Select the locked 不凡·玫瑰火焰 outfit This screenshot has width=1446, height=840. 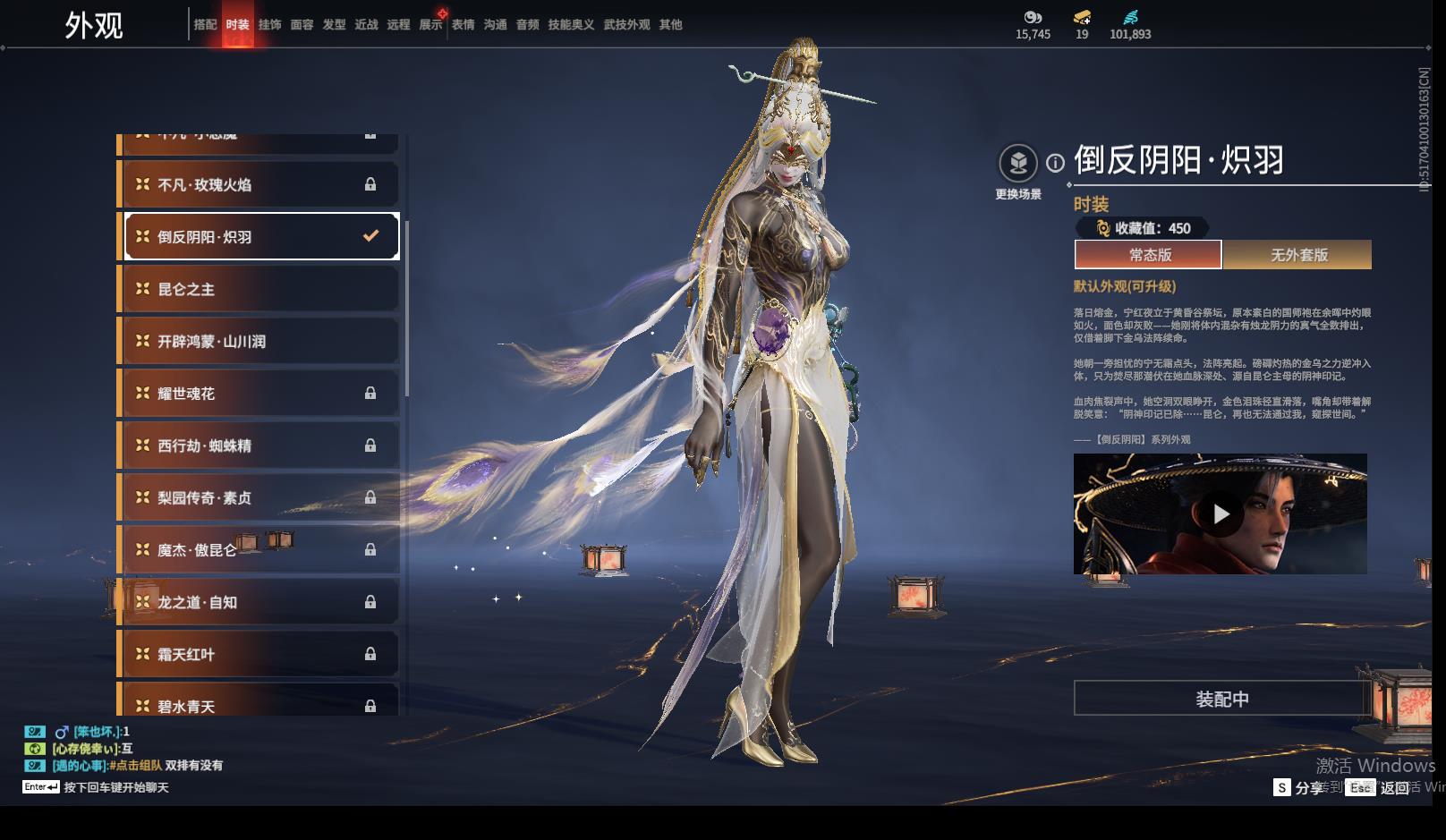tap(260, 185)
